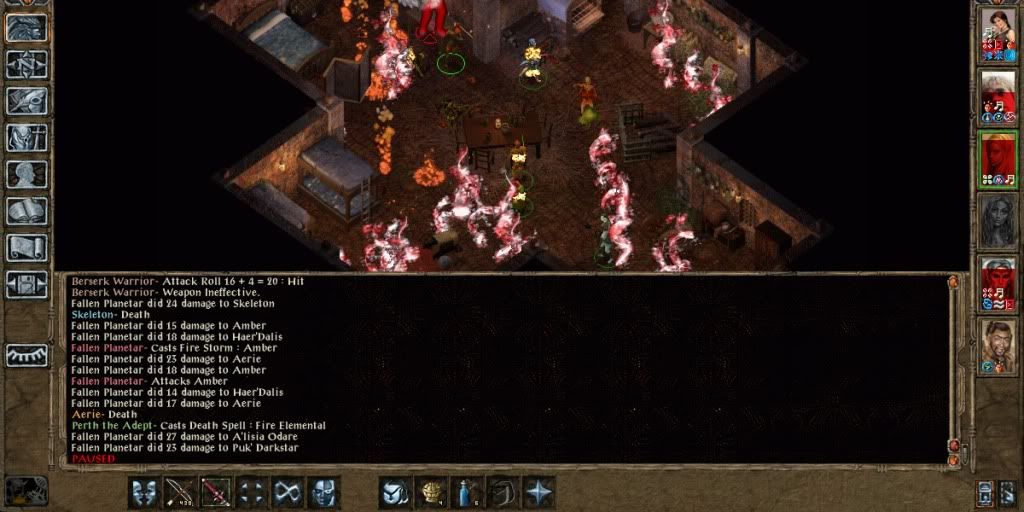Click the closed-eye rest button

[27, 355]
